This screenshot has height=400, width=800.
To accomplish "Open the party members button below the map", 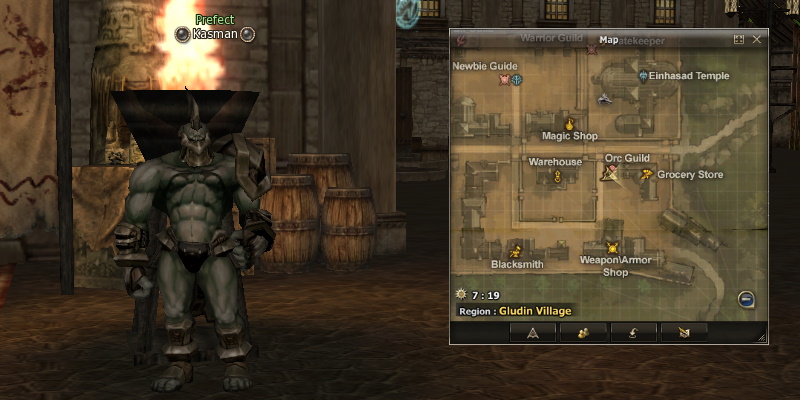I will 582,332.
